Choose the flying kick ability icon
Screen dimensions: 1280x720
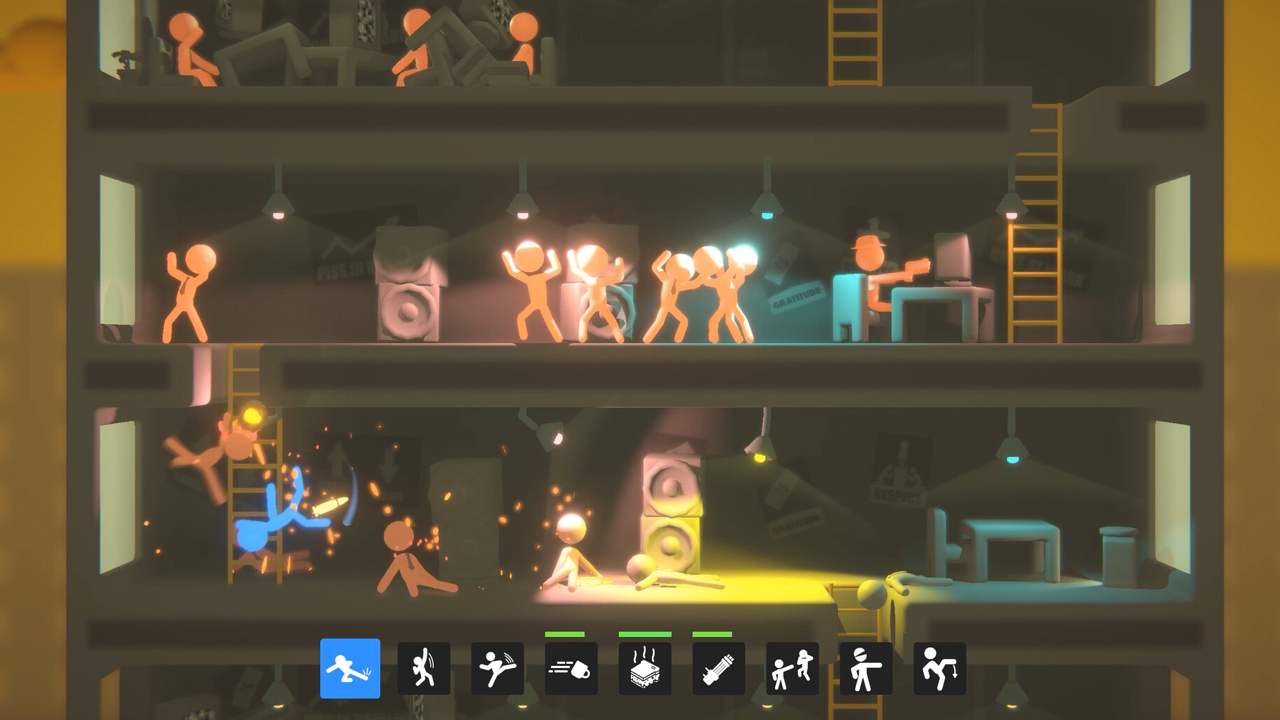[x=498, y=668]
